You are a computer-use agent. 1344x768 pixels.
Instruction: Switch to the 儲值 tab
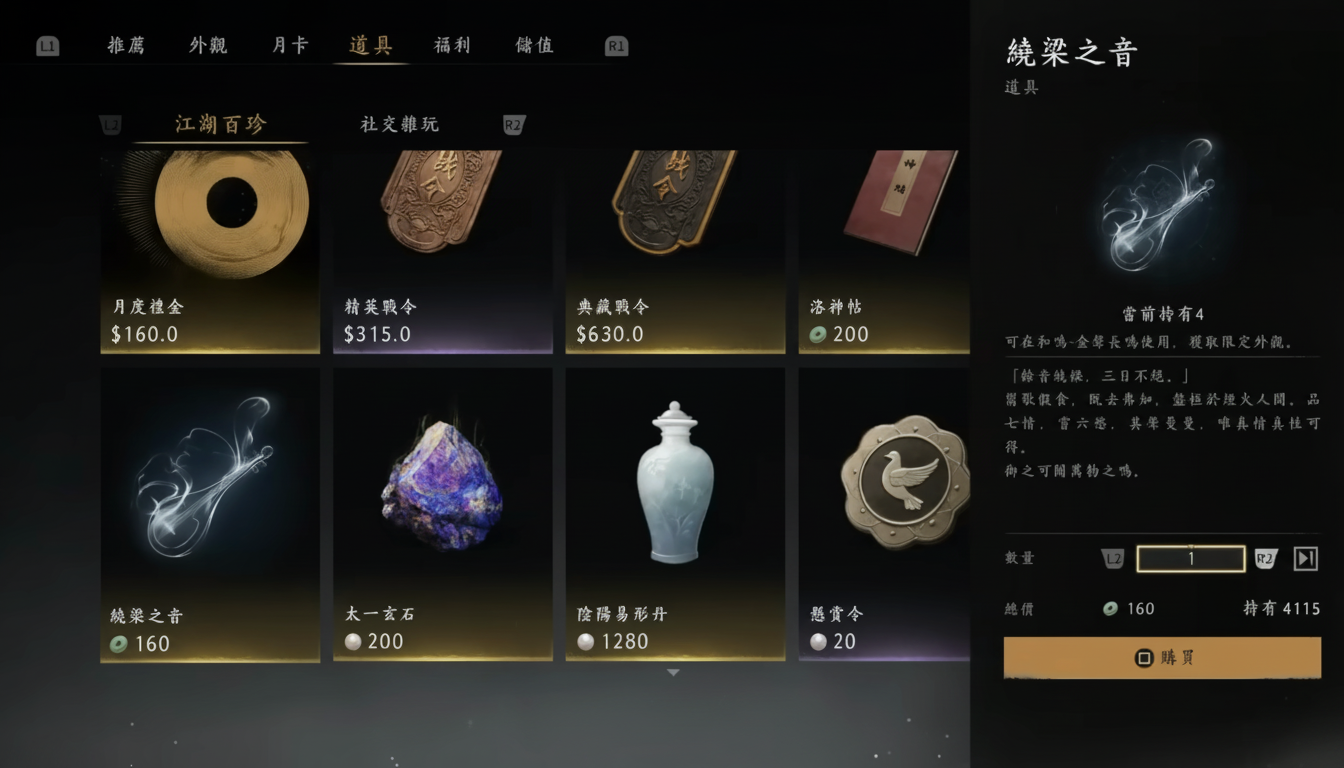533,45
